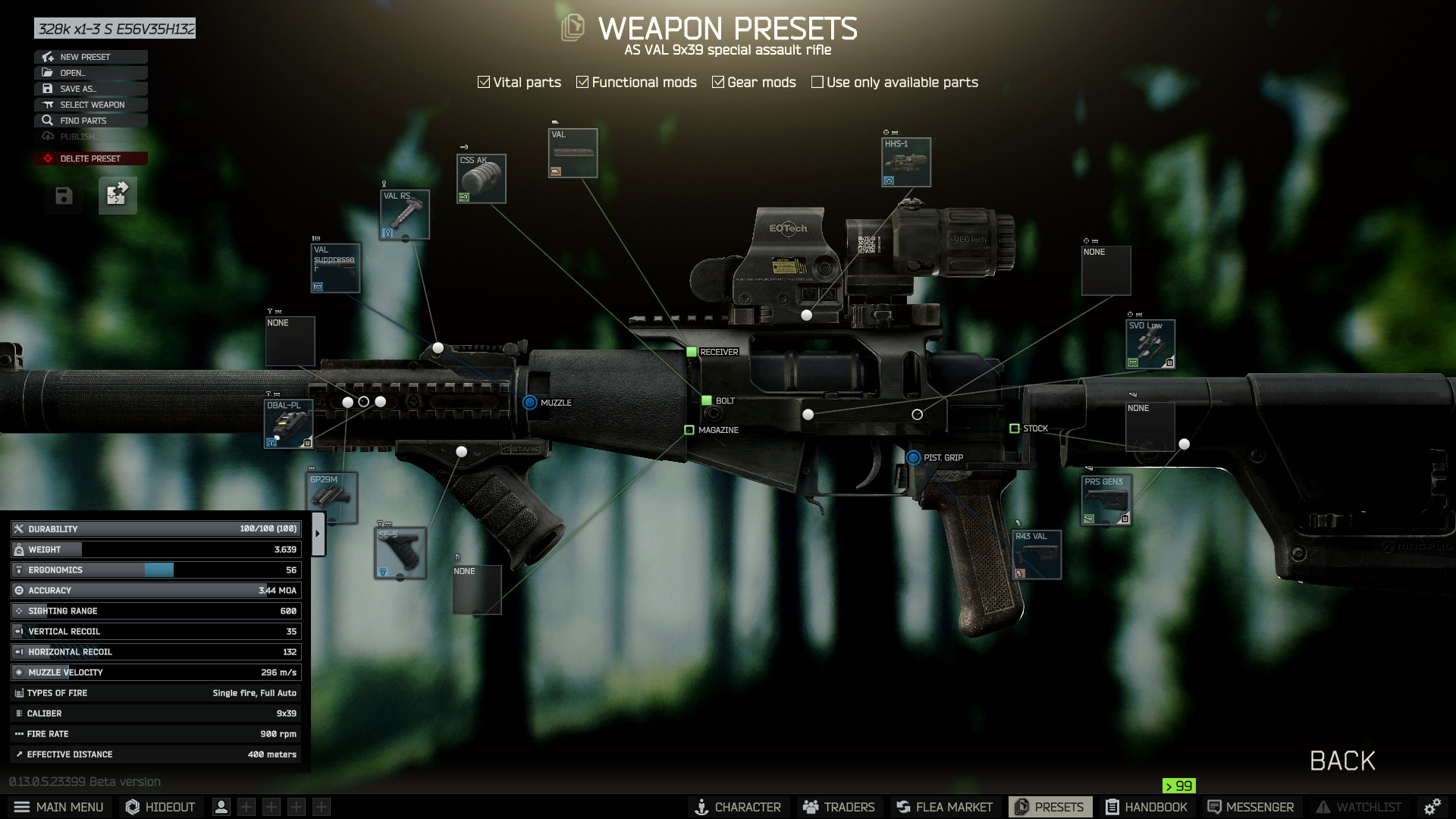
Task: Select the R43 VAL pistol grip slot
Action: tap(1037, 555)
